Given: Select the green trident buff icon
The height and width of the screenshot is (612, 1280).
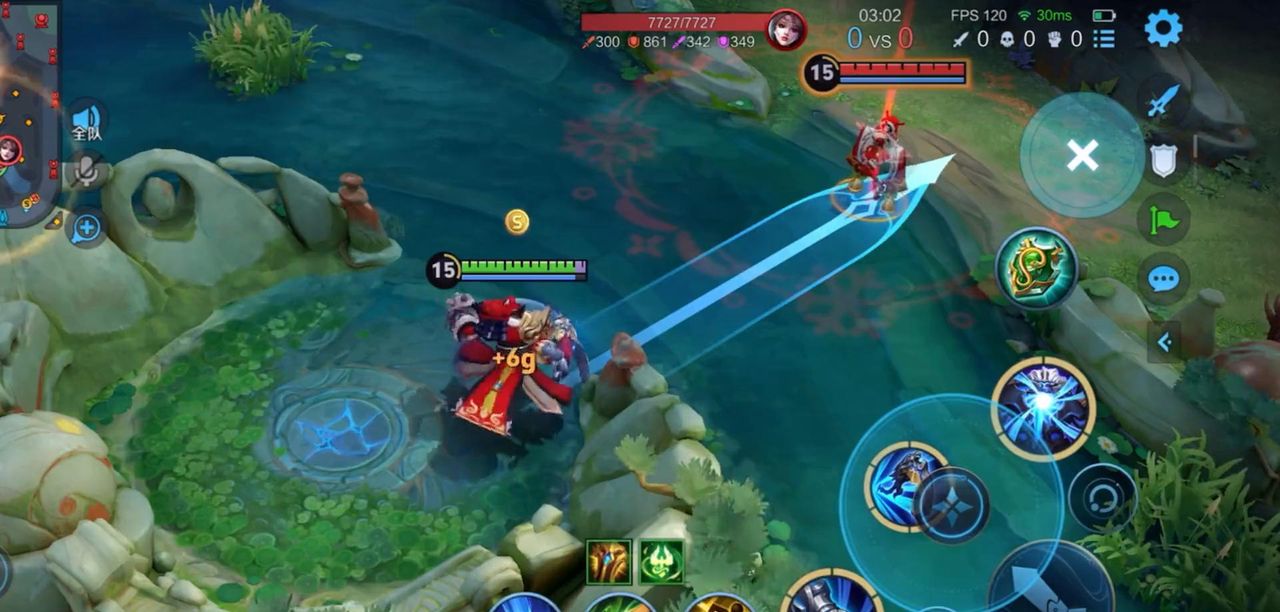Looking at the screenshot, I should (x=661, y=562).
